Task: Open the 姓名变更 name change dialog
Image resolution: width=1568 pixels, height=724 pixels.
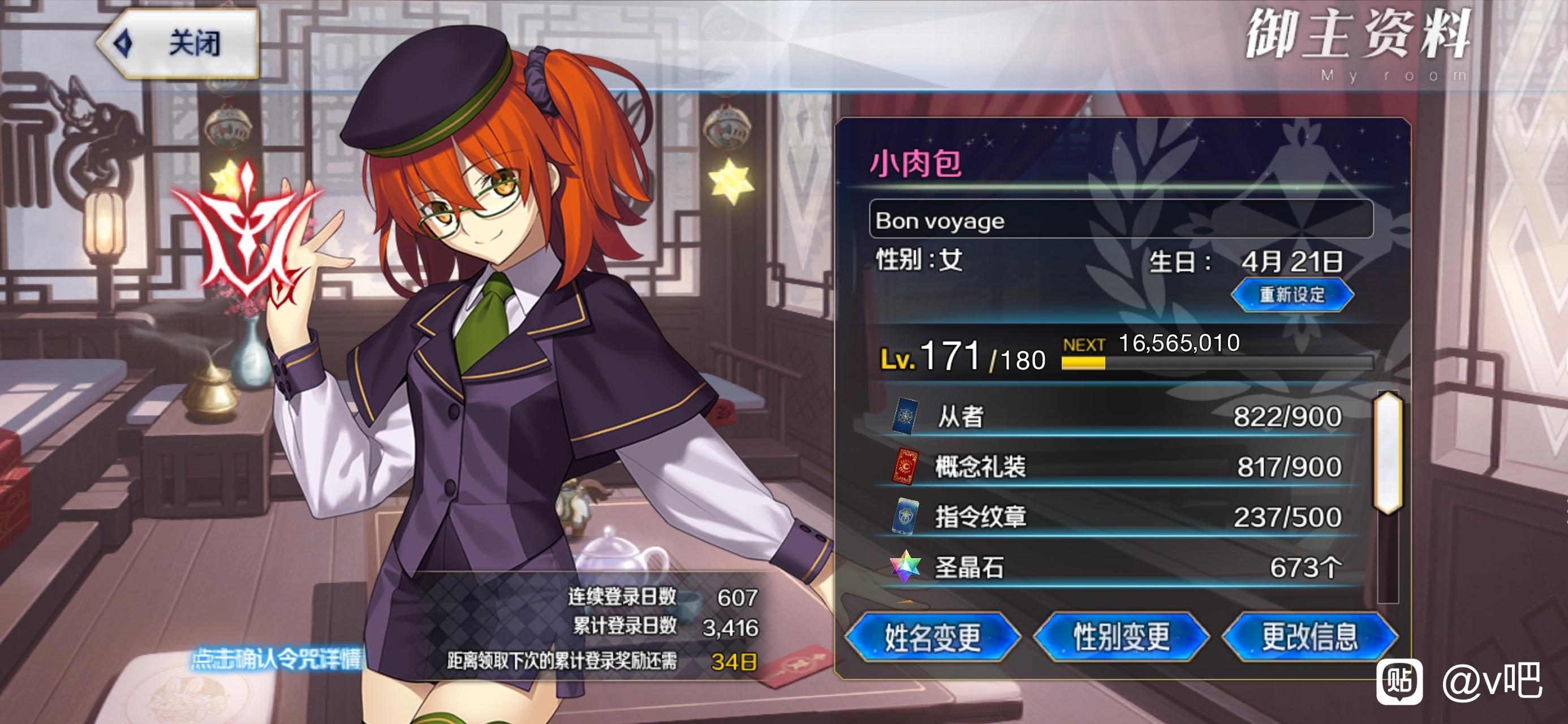Action: tap(933, 637)
